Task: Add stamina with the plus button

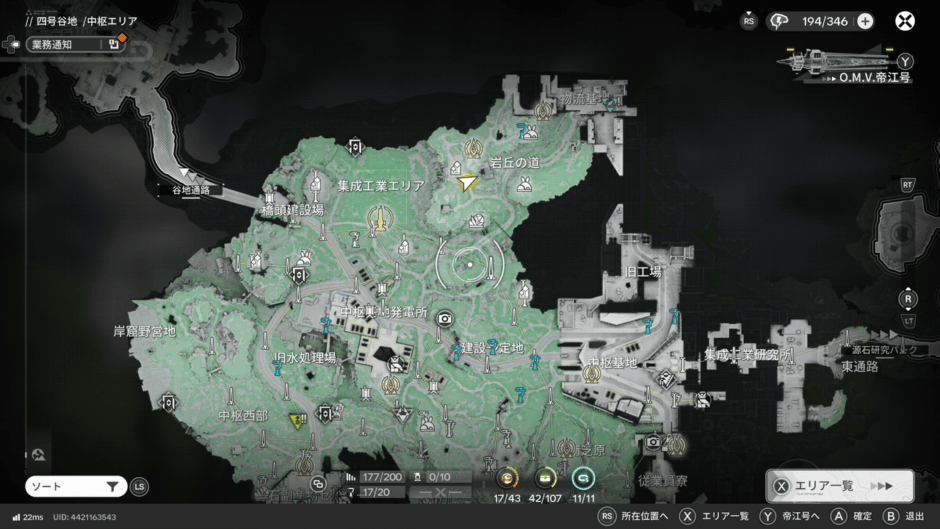Action: (x=865, y=21)
